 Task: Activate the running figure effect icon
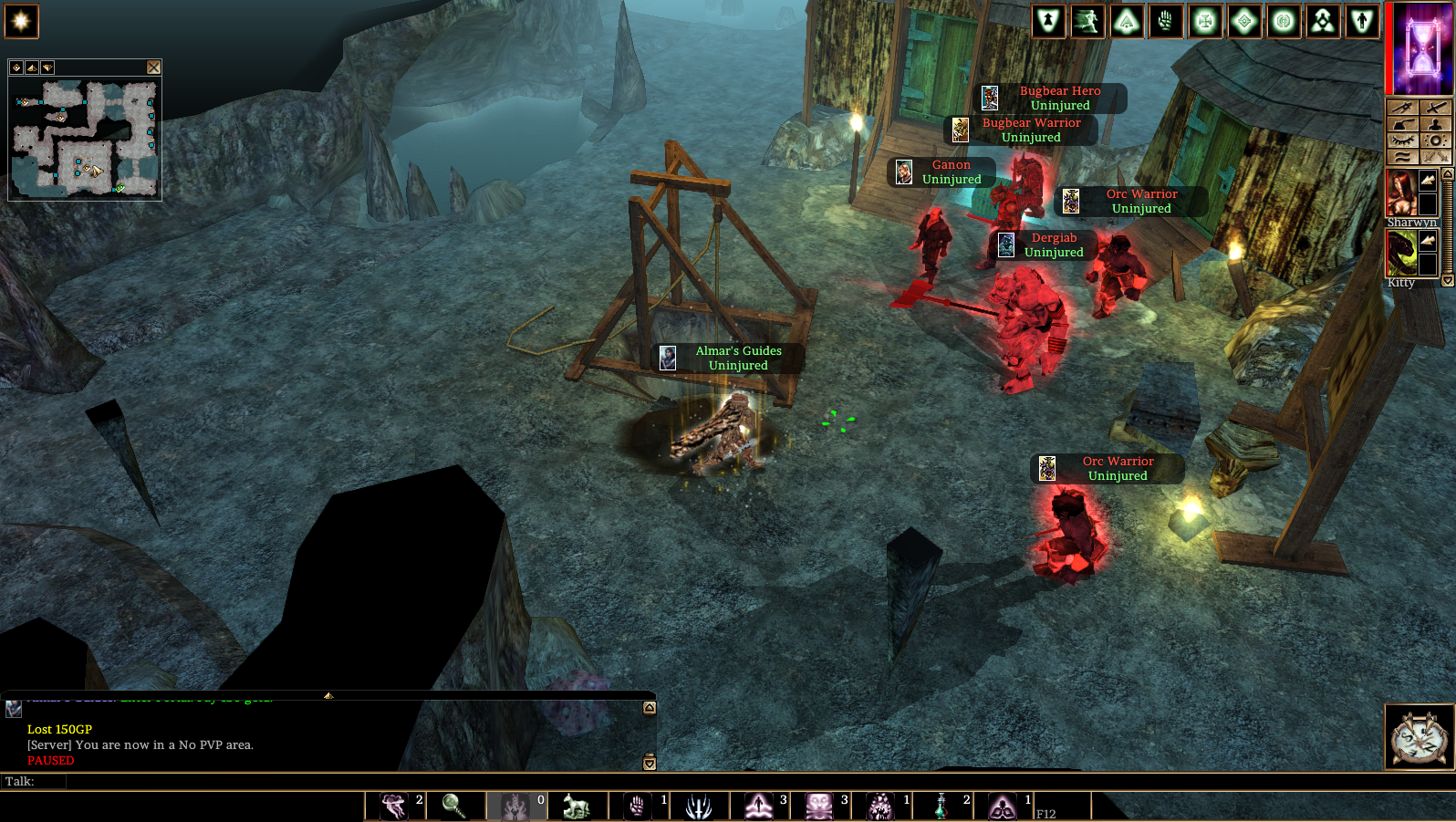(x=1087, y=21)
